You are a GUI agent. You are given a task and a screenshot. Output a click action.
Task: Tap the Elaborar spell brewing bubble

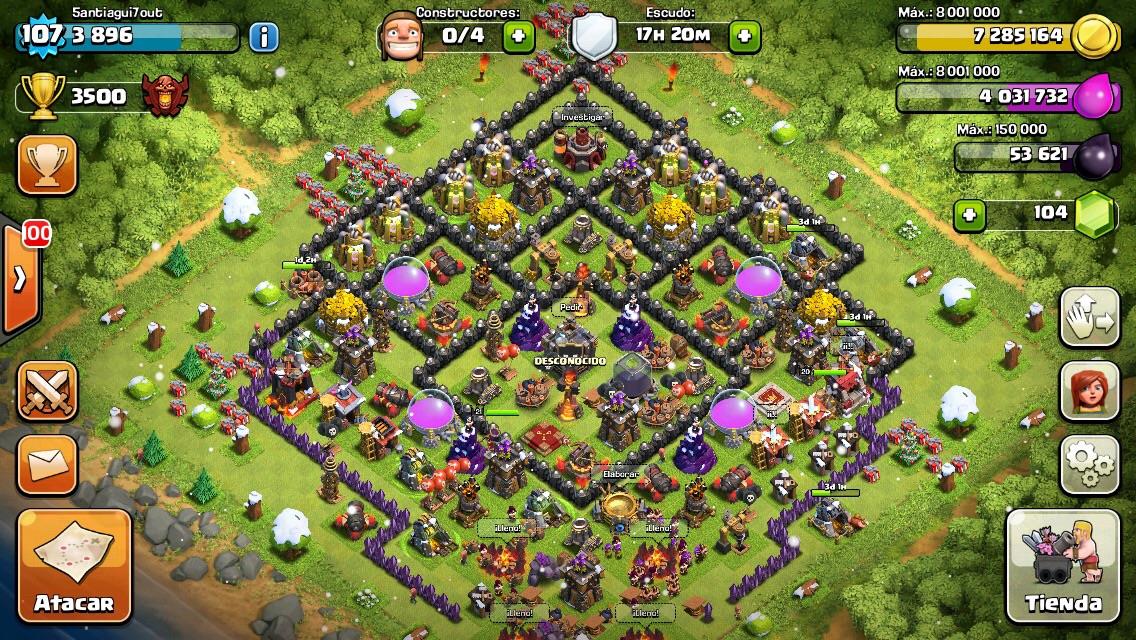[620, 473]
